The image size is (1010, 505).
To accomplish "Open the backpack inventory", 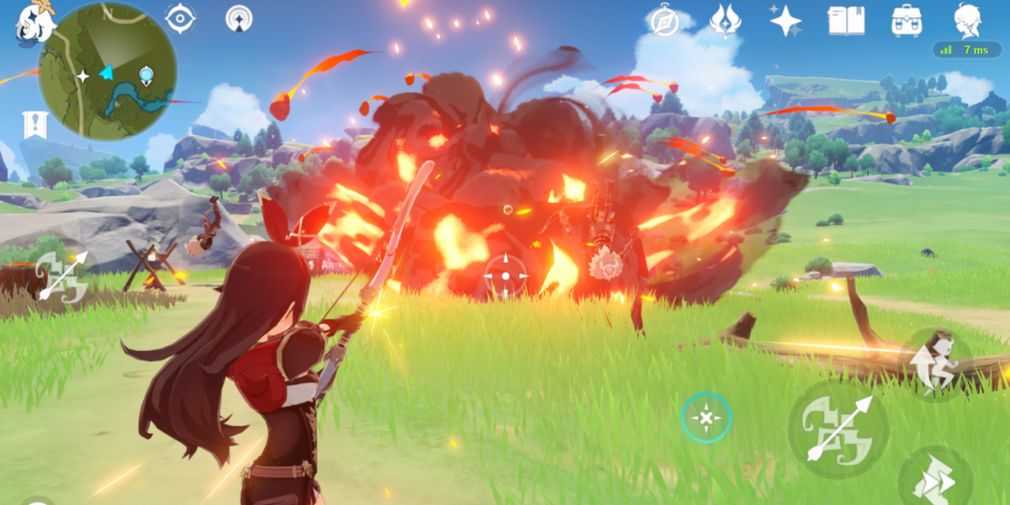I will pyautogui.click(x=906, y=20).
